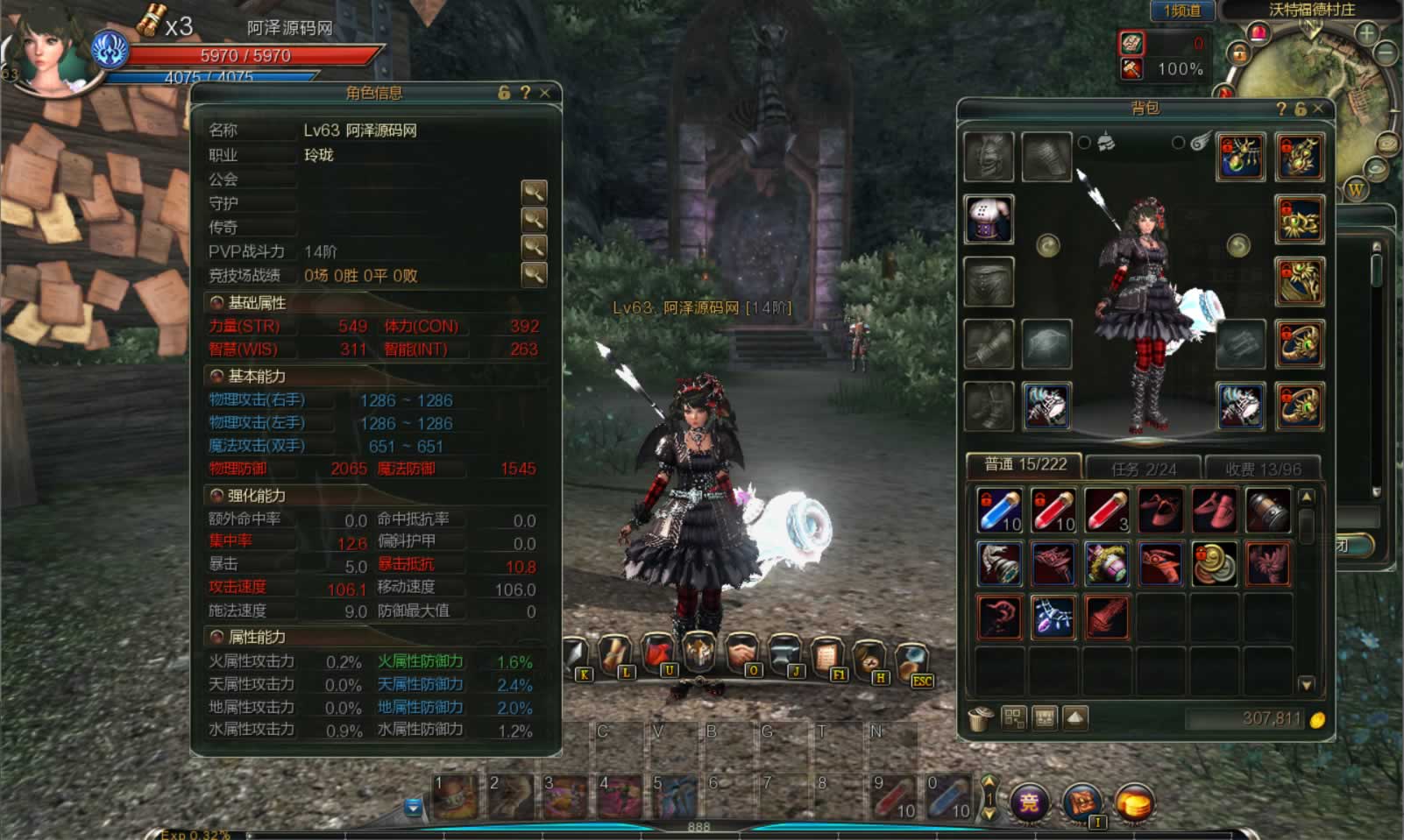Select the blue mana potion in the bag
The width and height of the screenshot is (1404, 840).
coord(999,511)
